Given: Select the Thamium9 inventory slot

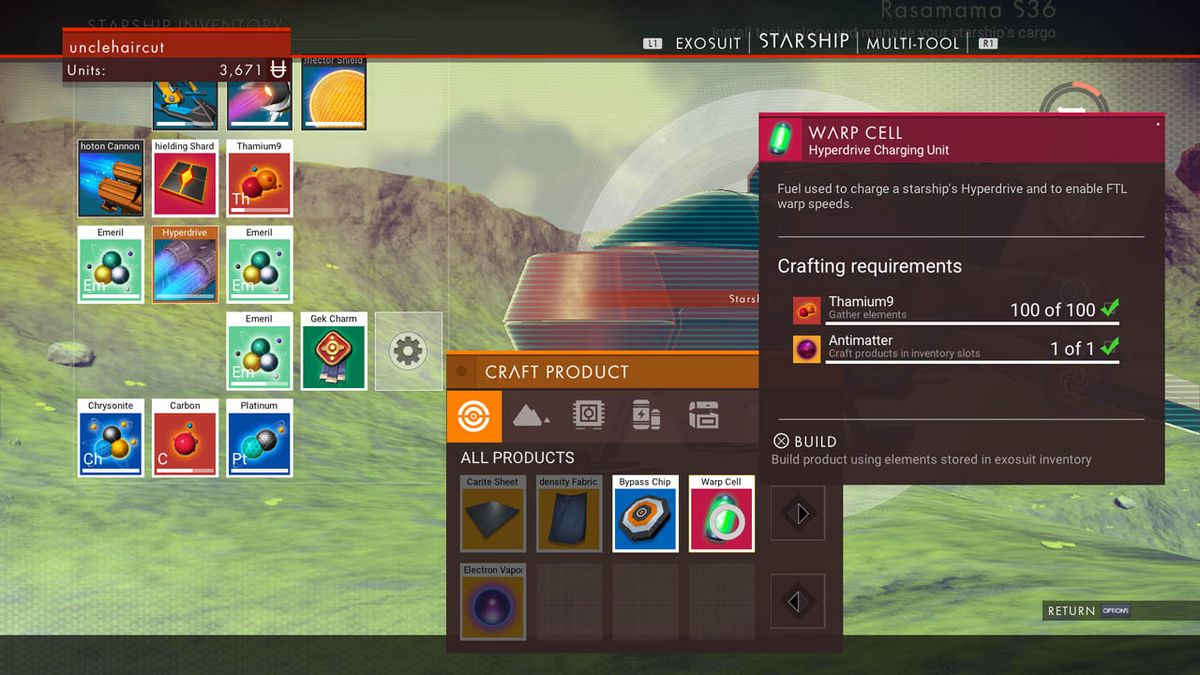Looking at the screenshot, I should [259, 178].
